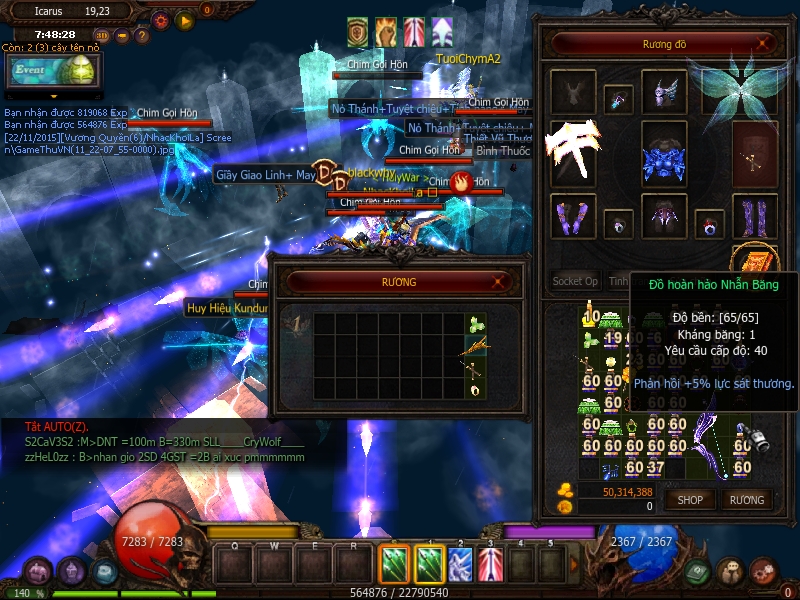This screenshot has height=600, width=800.
Task: Open the Socket Op tab
Action: (x=575, y=281)
